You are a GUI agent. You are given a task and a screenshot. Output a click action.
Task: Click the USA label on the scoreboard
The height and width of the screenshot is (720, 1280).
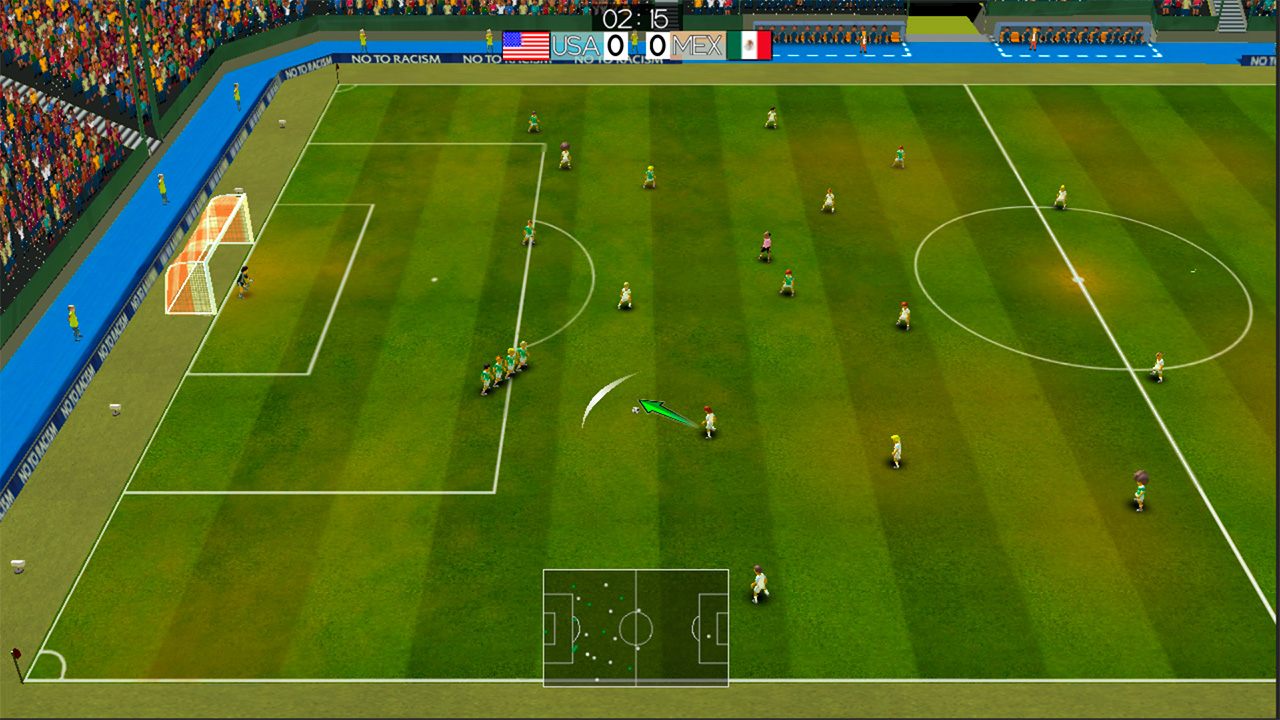pyautogui.click(x=575, y=45)
